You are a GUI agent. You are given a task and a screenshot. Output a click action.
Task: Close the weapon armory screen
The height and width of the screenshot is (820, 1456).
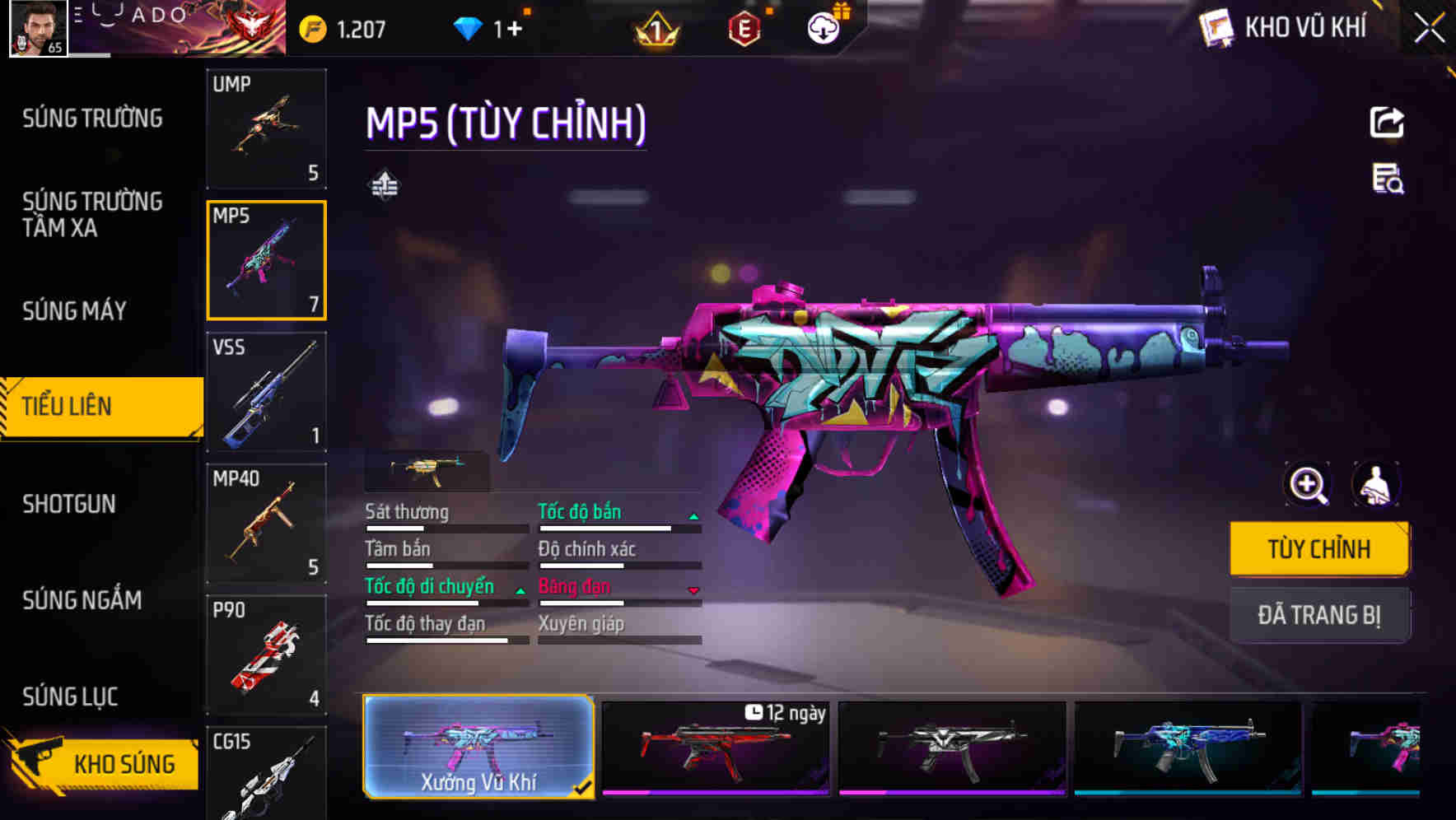pyautogui.click(x=1429, y=29)
